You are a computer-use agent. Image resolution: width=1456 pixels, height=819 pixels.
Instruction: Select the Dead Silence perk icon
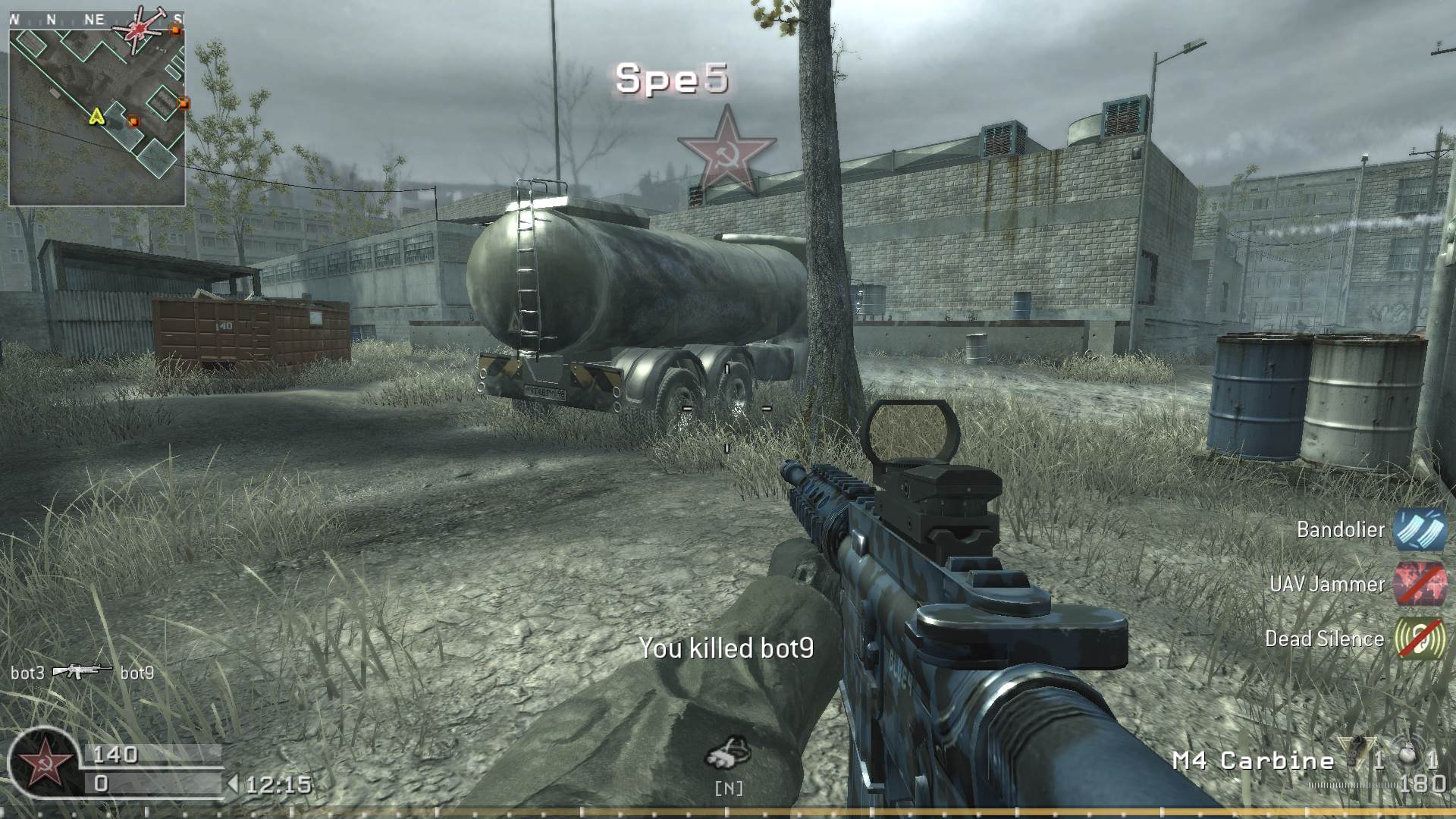pos(1420,639)
